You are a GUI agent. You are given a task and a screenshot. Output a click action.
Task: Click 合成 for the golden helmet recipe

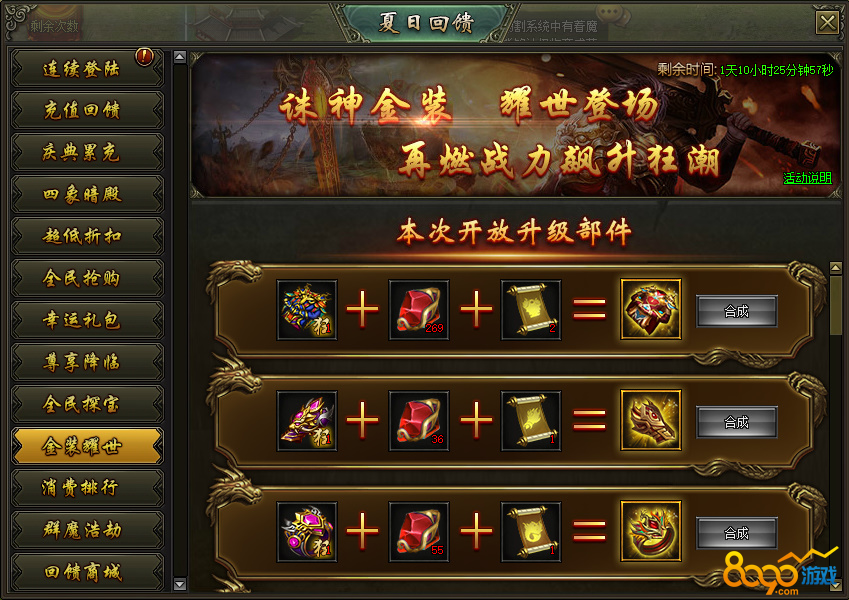(x=736, y=422)
